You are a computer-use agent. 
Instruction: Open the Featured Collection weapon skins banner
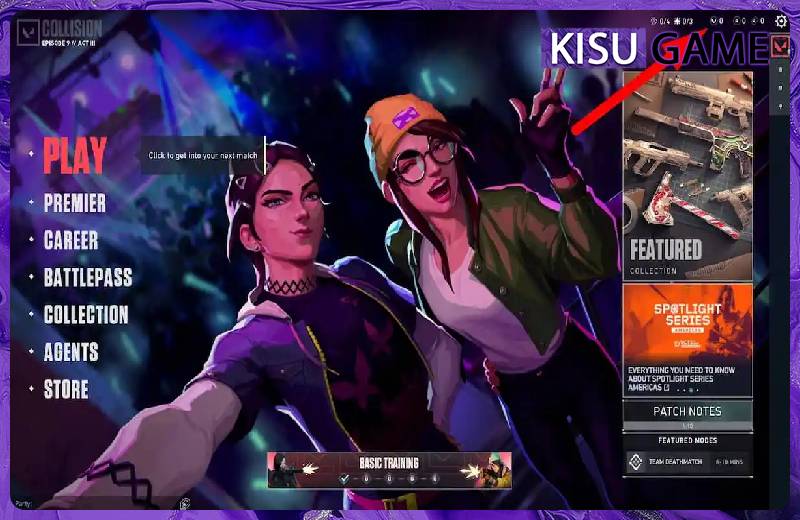(687, 175)
